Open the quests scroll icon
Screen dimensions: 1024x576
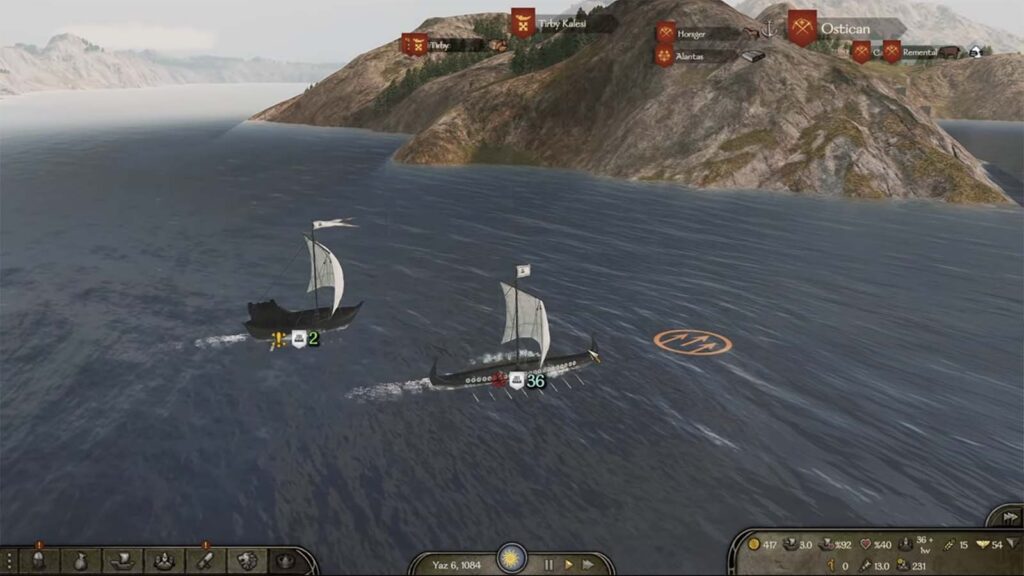[203, 562]
